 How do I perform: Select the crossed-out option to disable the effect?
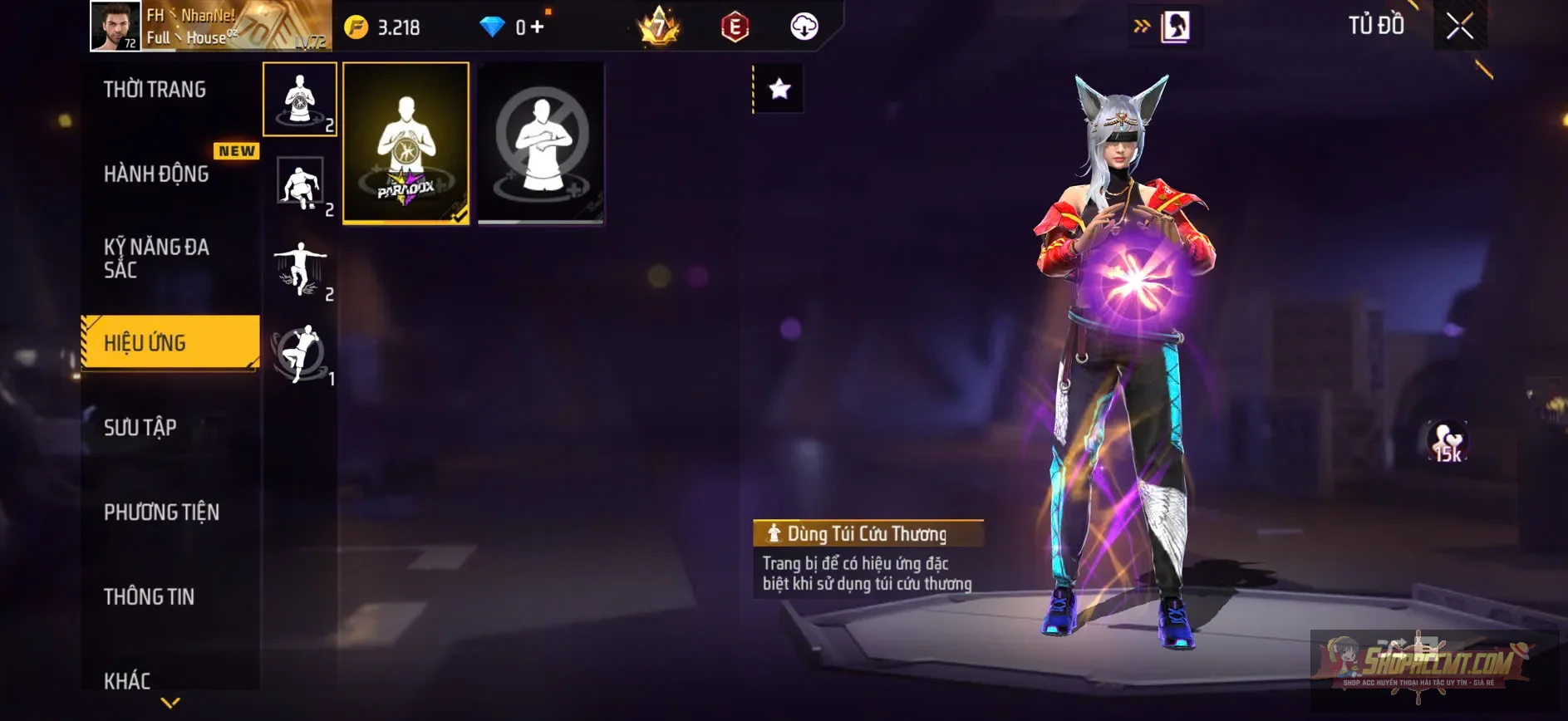click(x=541, y=143)
